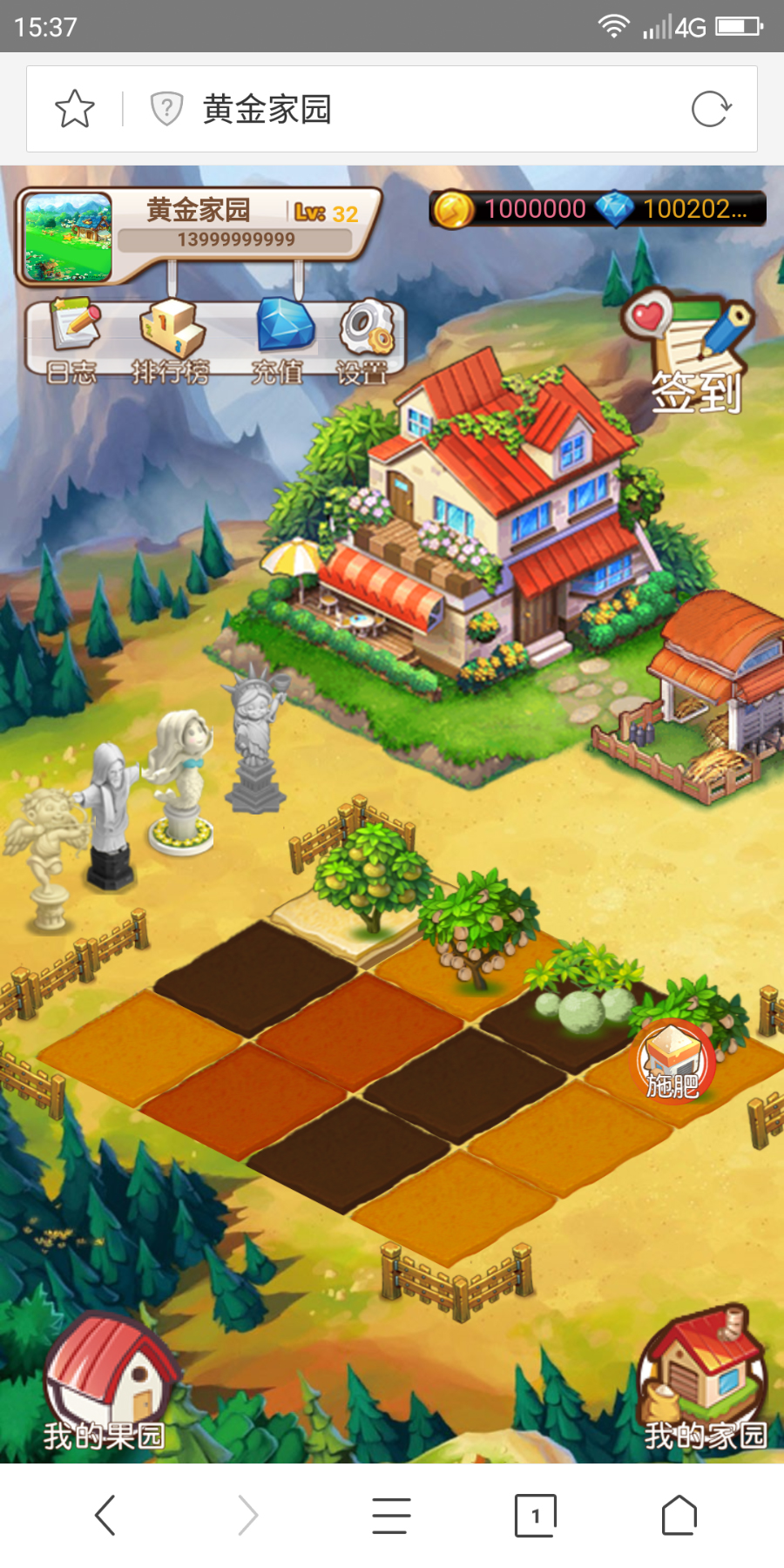This screenshot has height=1568, width=784.
Task: Open 我的家园 homestead
Action: 704,1381
